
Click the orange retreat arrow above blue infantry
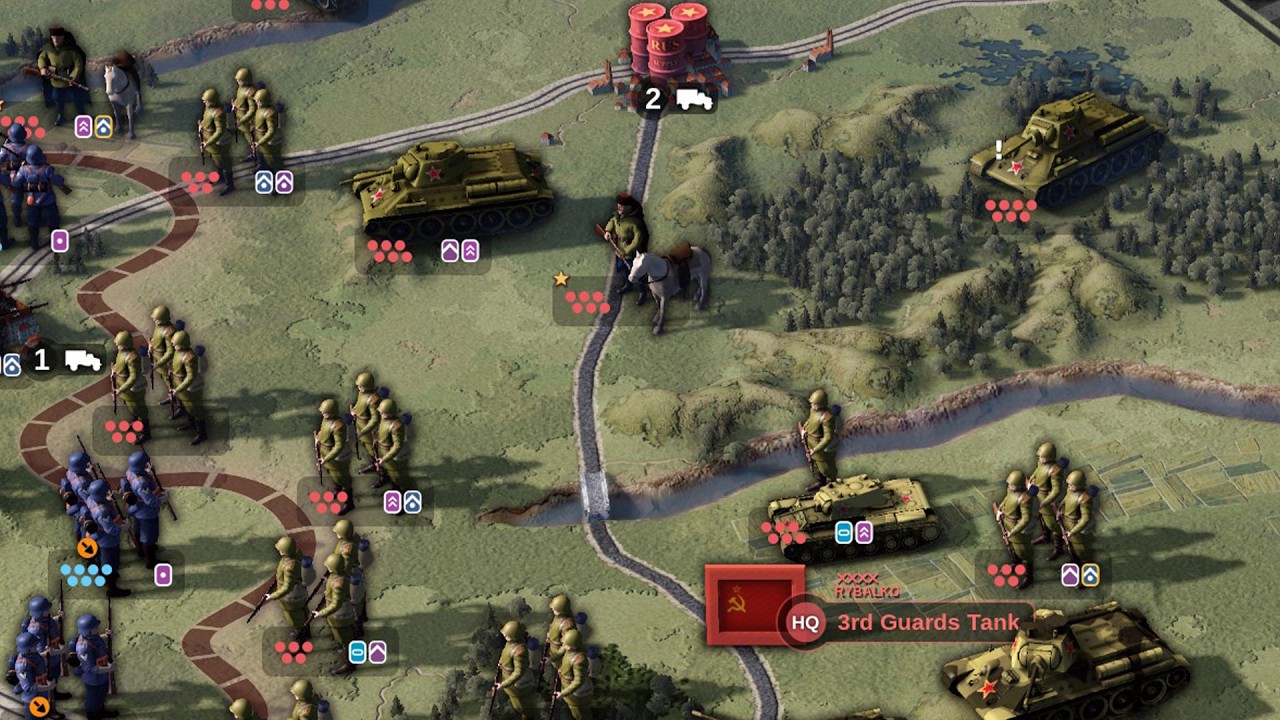click(x=86, y=548)
